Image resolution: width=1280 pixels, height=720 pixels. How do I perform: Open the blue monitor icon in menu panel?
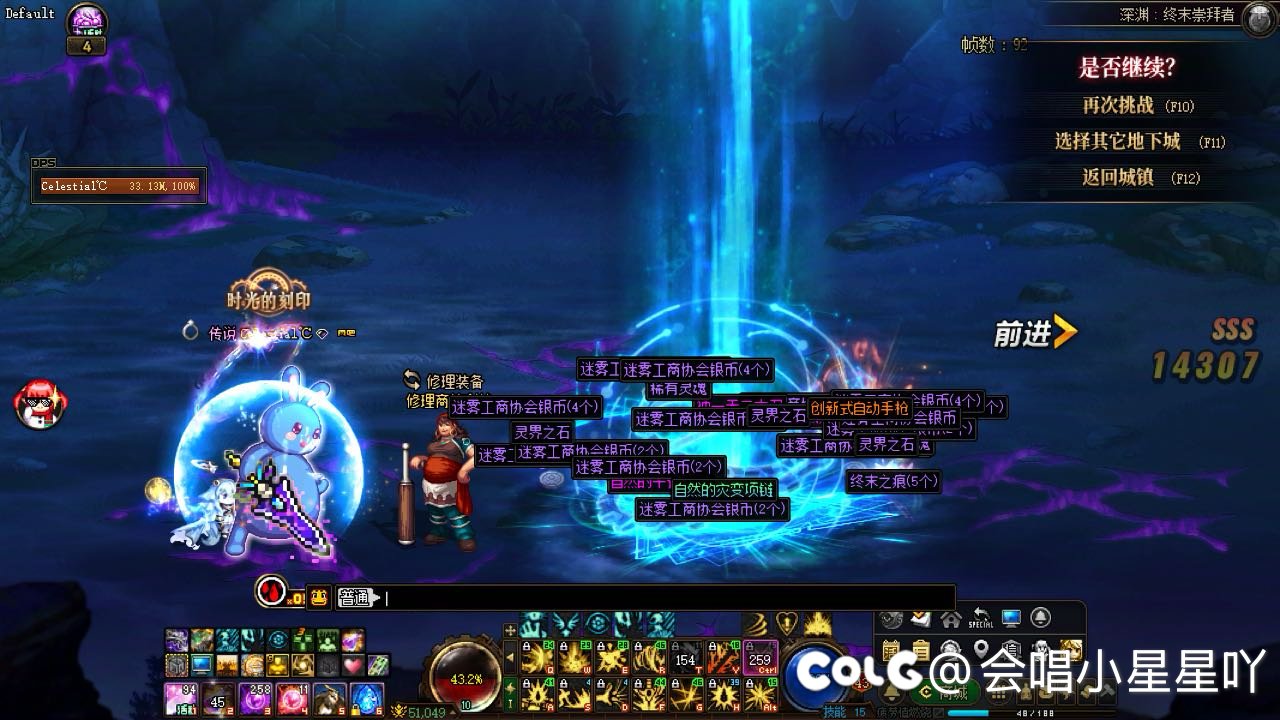(1011, 619)
